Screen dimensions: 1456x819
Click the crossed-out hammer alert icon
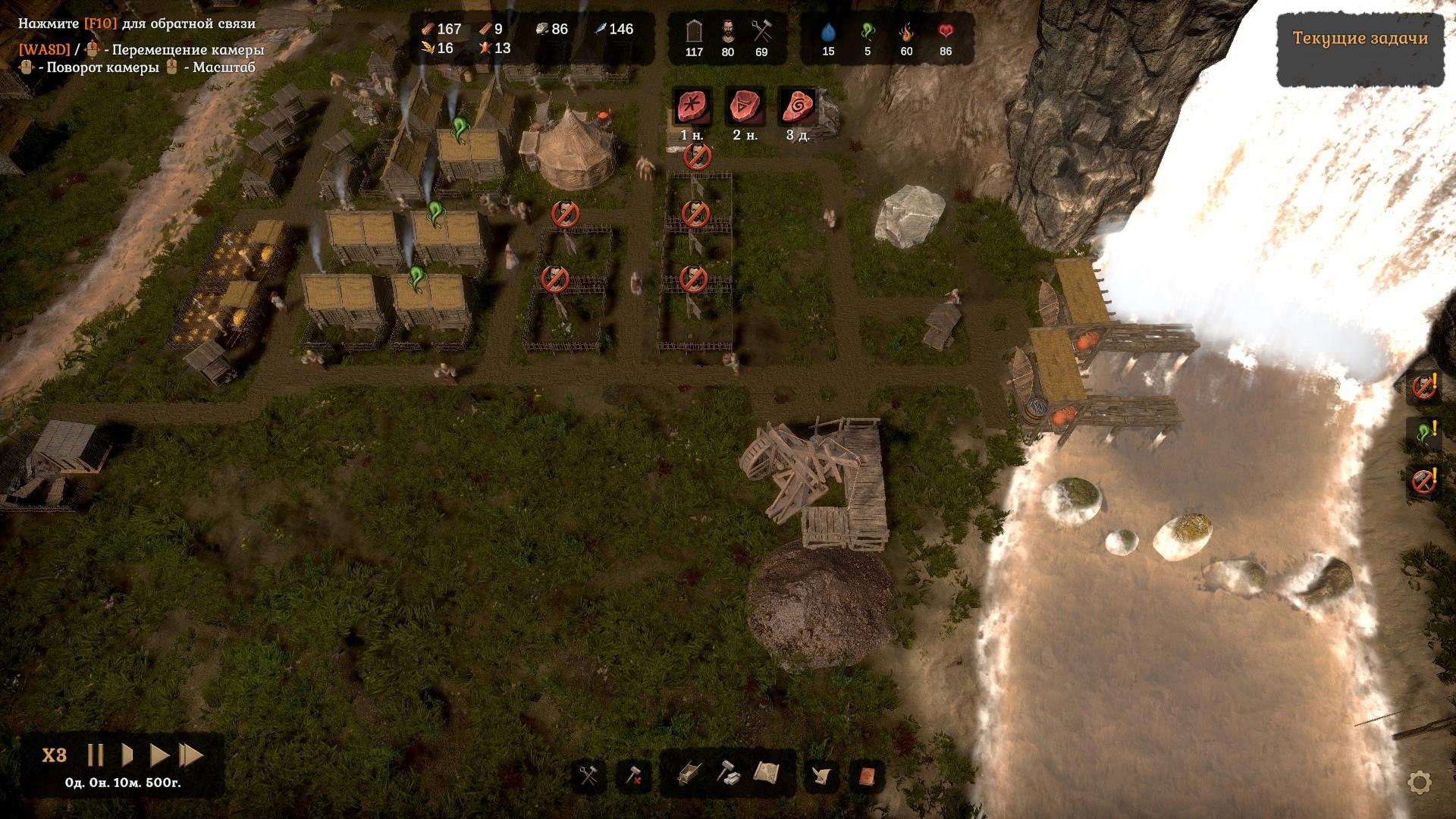click(1423, 481)
